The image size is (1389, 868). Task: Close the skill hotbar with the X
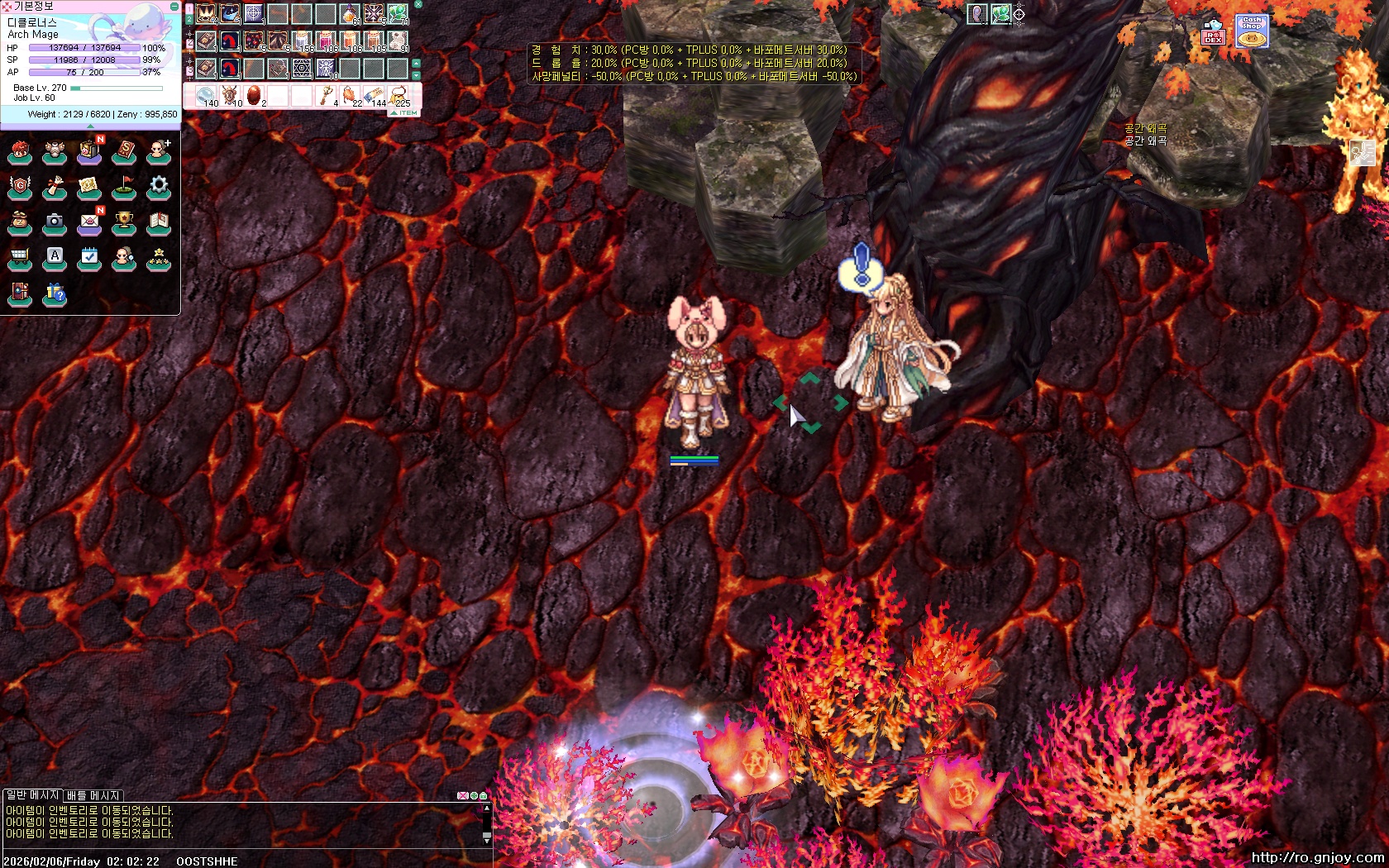coord(418,4)
